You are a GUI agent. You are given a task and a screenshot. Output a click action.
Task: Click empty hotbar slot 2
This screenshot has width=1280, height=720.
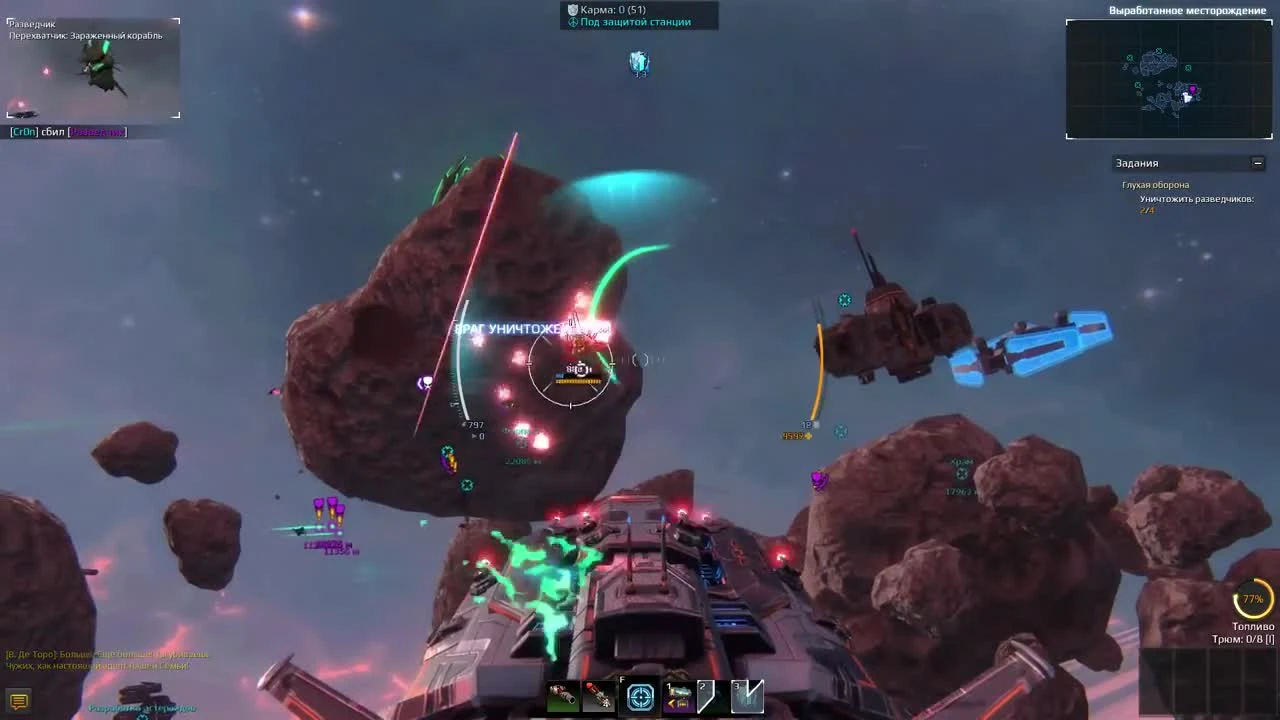(708, 695)
